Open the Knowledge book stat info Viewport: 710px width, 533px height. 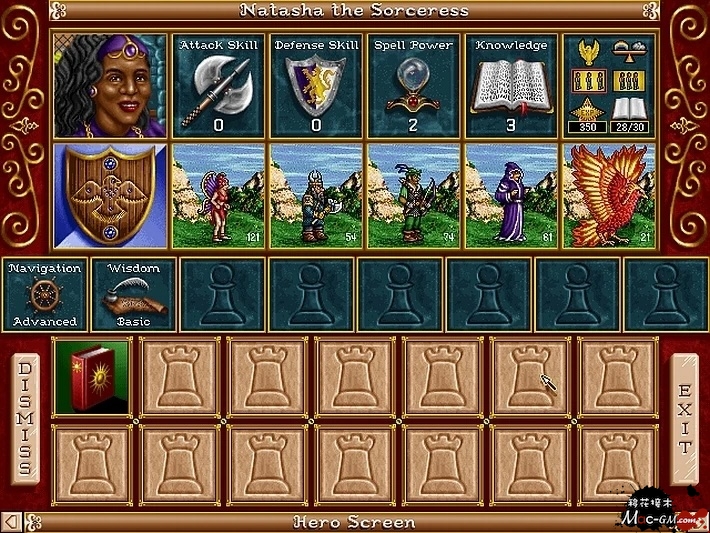[x=512, y=85]
